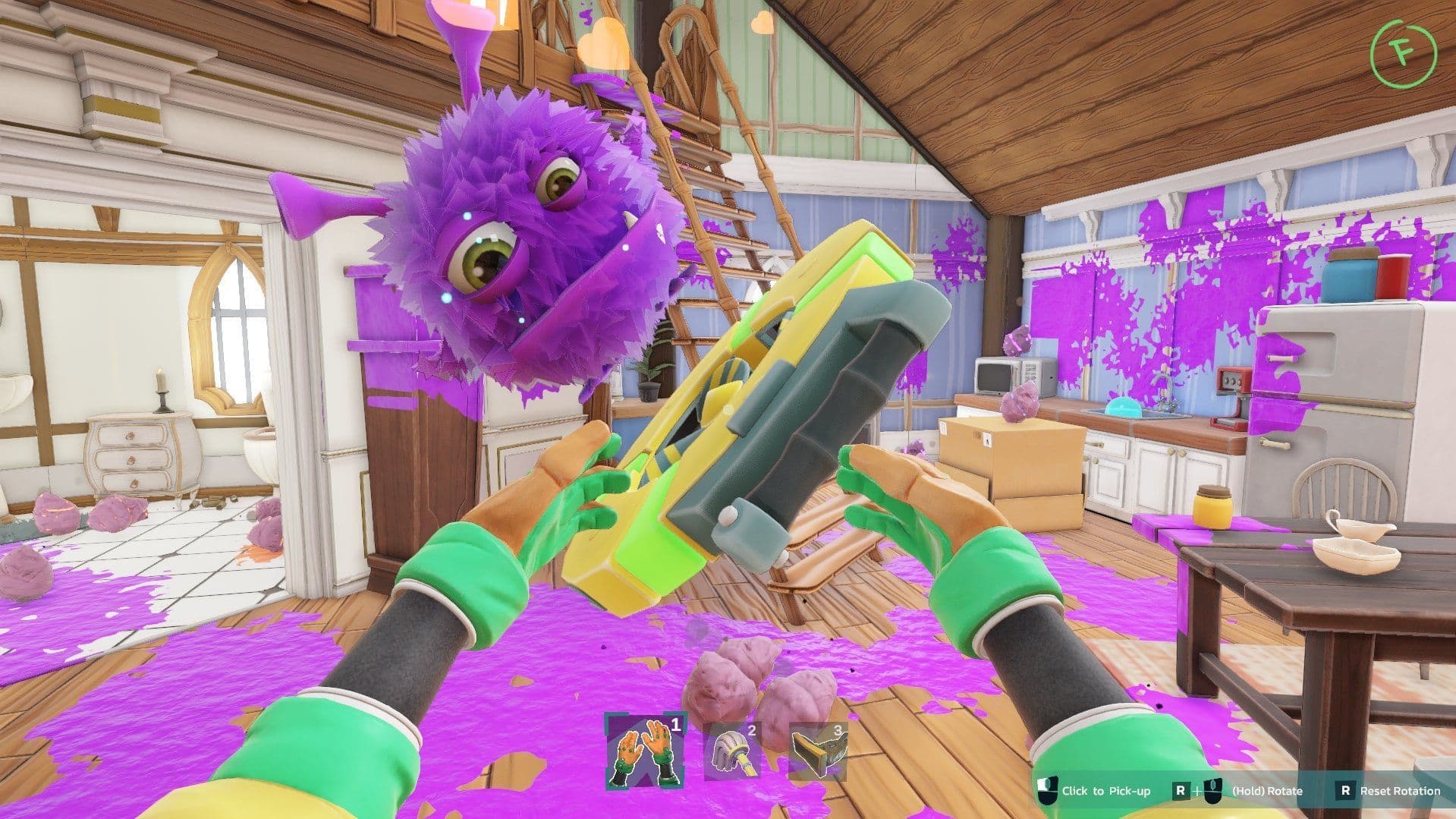Screen dimensions: 1456x819
Task: Click the Click to Pick-up prompt
Action: (x=1106, y=791)
